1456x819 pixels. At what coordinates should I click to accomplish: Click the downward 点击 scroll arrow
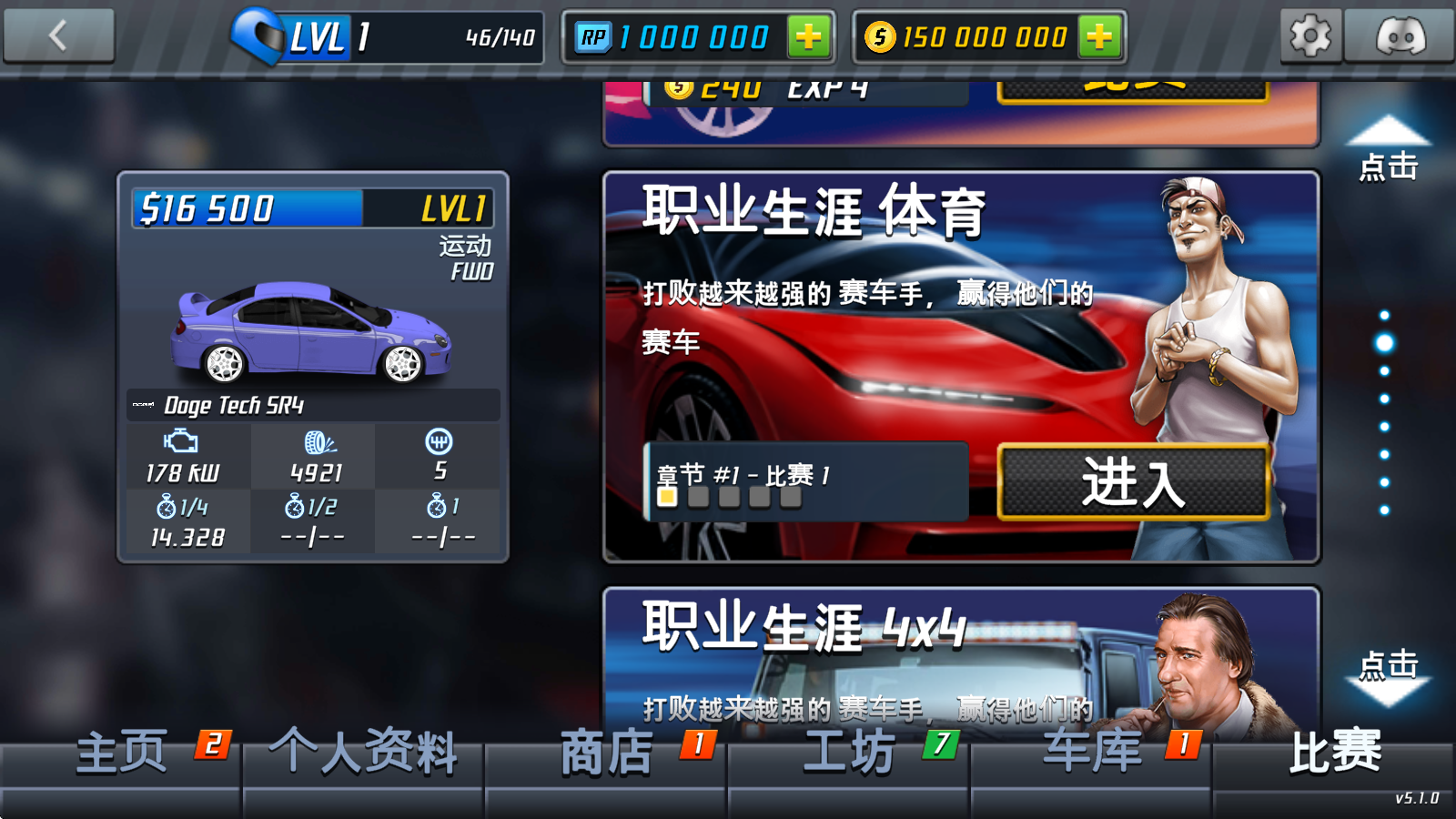(x=1387, y=687)
